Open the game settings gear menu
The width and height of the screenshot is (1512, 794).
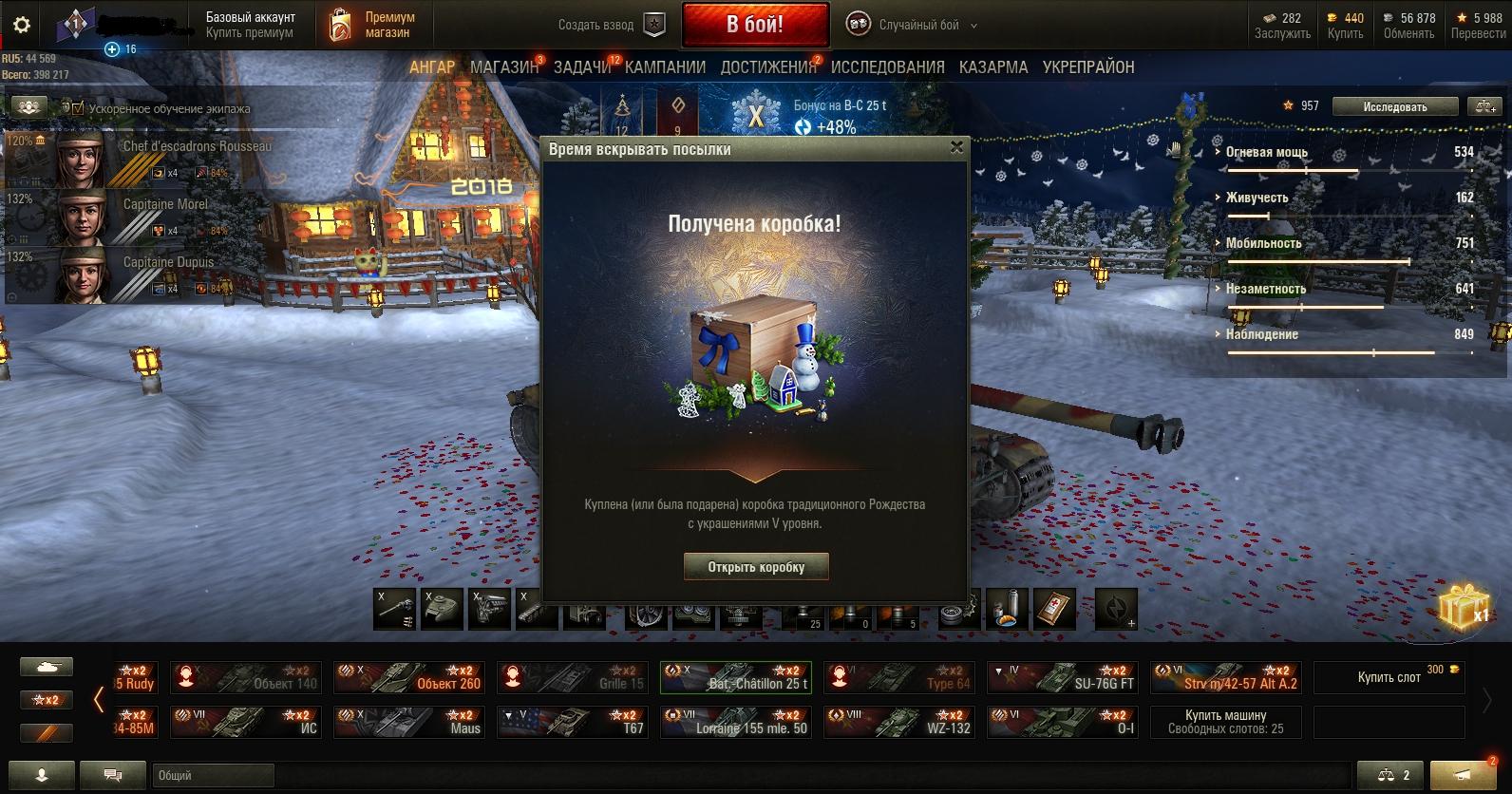point(21,25)
